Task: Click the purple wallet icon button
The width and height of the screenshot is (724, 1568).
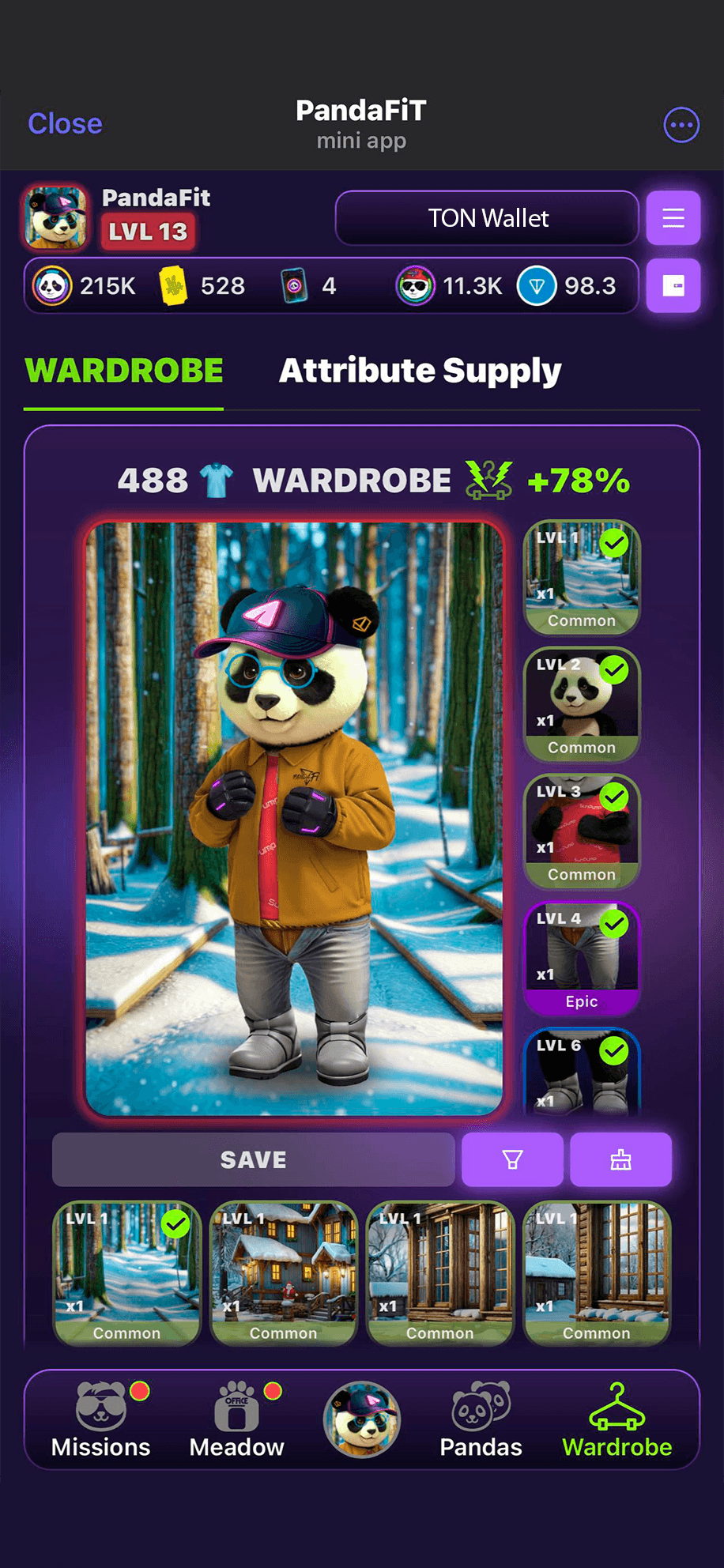Action: point(673,286)
